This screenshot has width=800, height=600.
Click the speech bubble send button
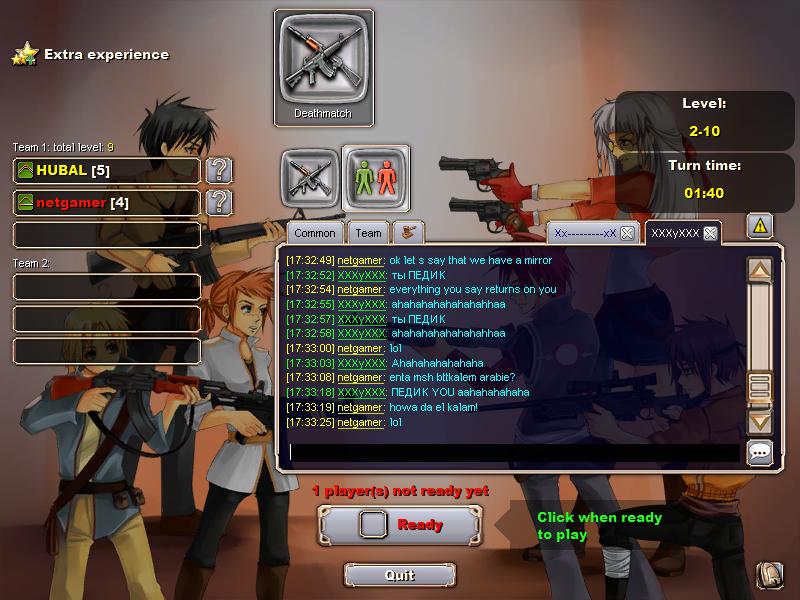tap(760, 452)
